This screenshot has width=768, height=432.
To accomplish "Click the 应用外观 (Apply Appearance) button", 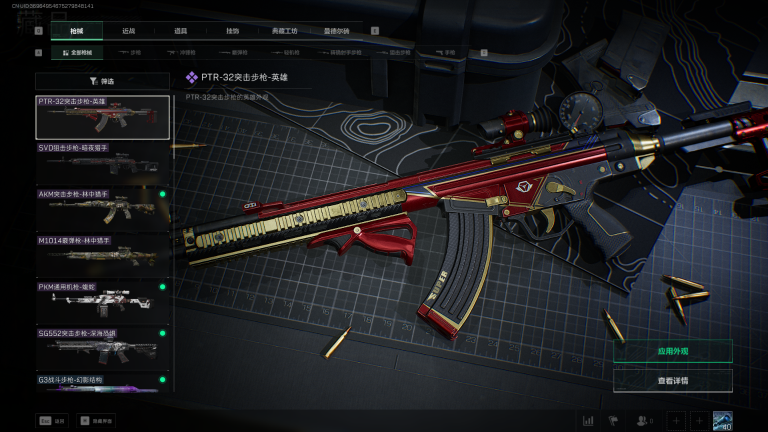I will [672, 351].
